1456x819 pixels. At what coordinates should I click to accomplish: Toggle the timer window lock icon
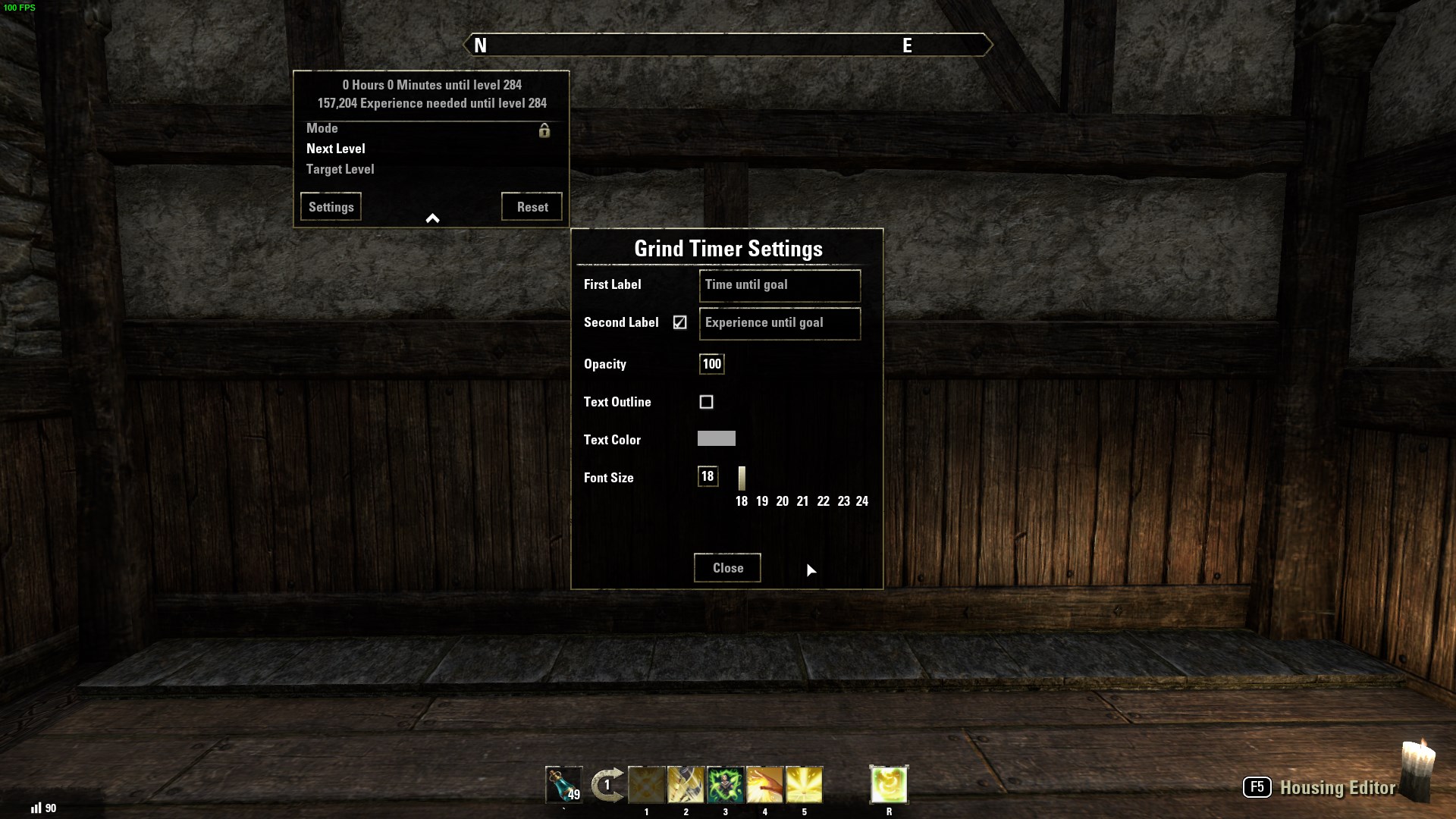[x=544, y=130]
